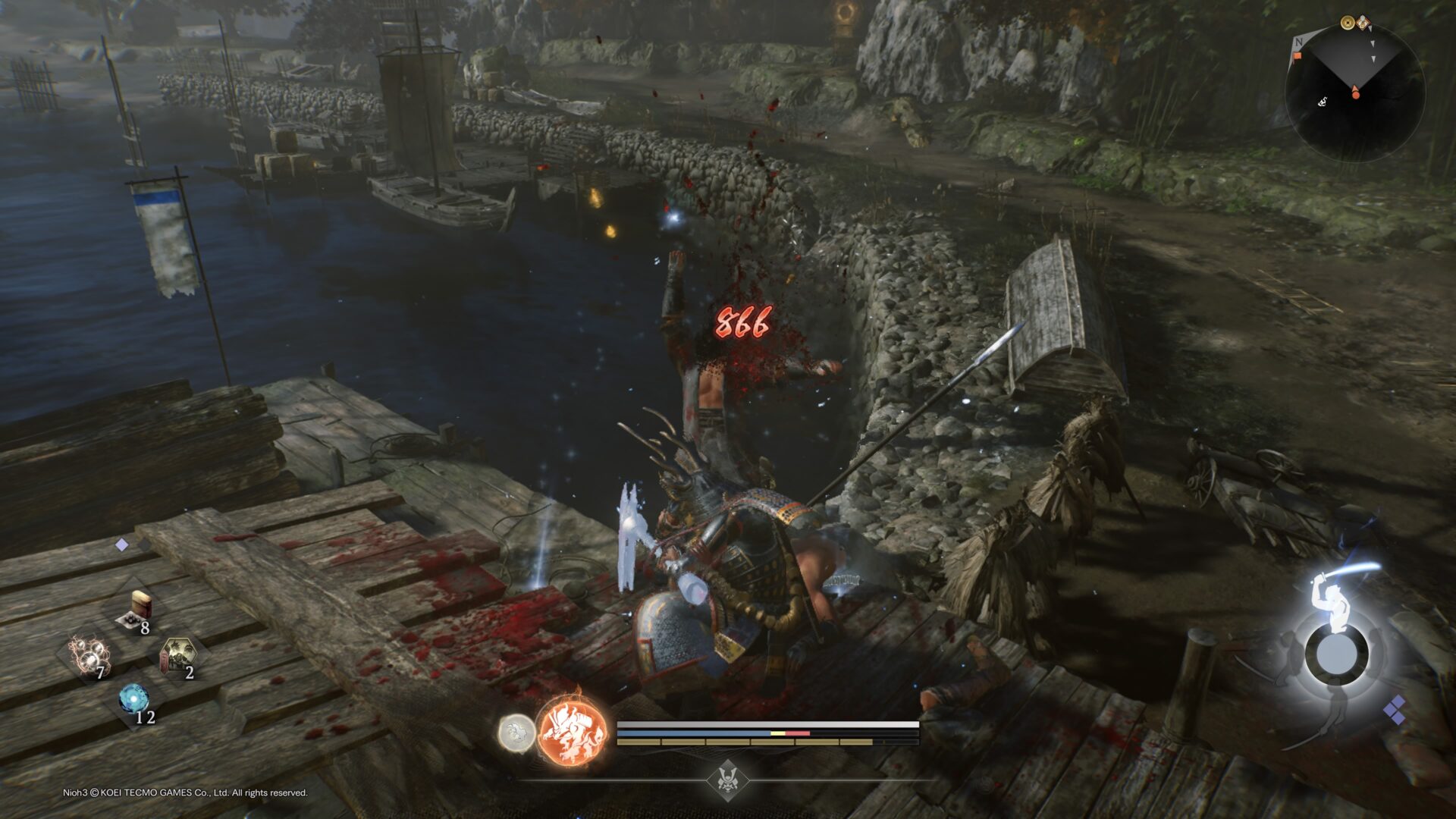Select the gold coin icon above minimap

pyautogui.click(x=1348, y=24)
